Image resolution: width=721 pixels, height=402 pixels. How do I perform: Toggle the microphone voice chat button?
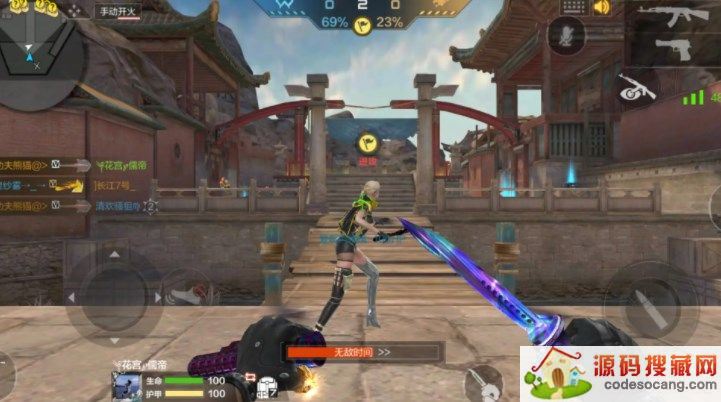(568, 34)
